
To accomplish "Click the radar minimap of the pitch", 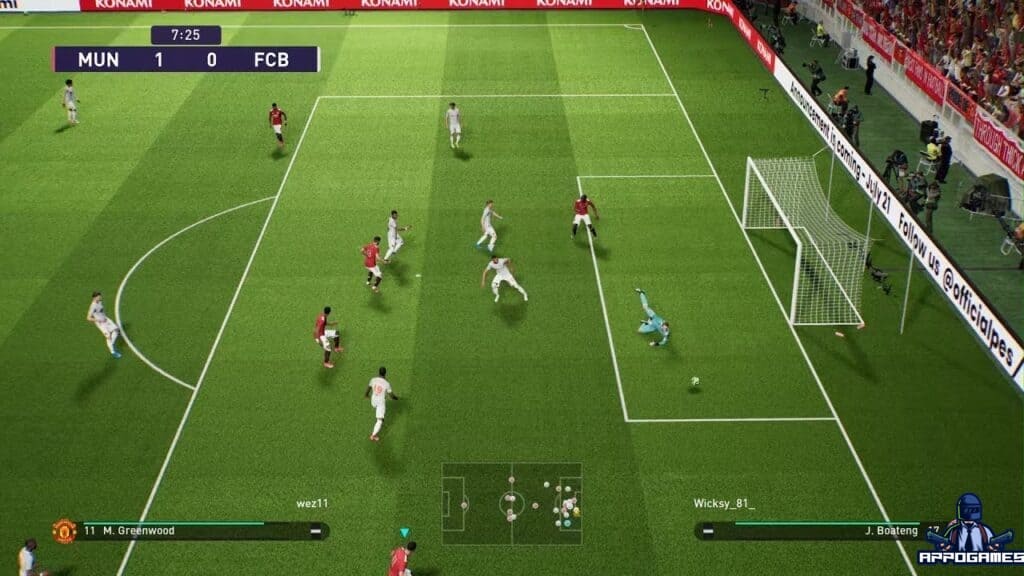I will (x=511, y=503).
